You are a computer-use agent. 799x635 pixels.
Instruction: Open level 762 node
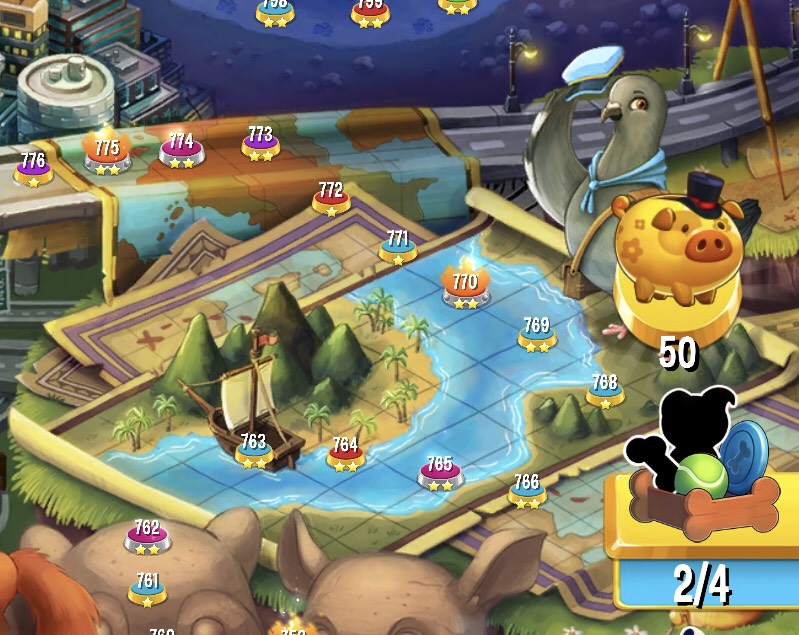[x=147, y=537]
